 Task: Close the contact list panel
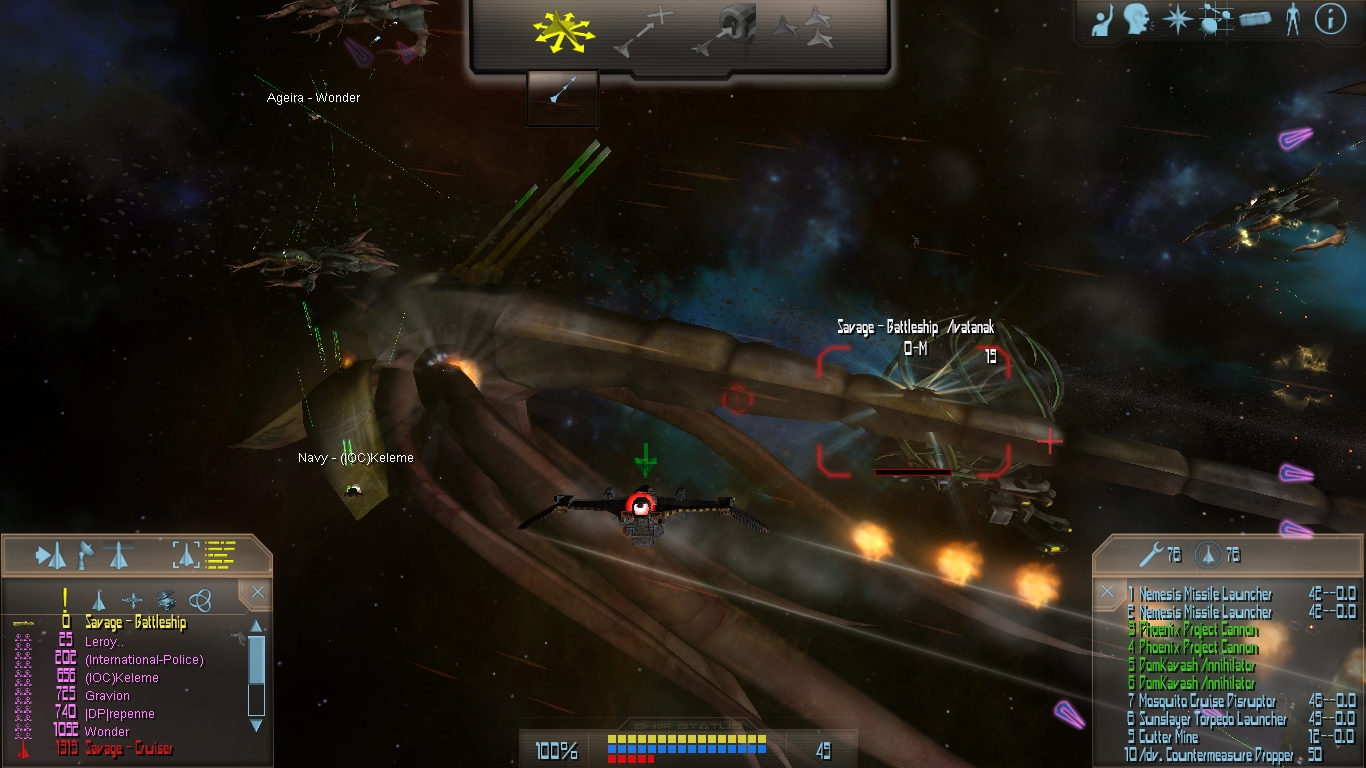pos(257,593)
